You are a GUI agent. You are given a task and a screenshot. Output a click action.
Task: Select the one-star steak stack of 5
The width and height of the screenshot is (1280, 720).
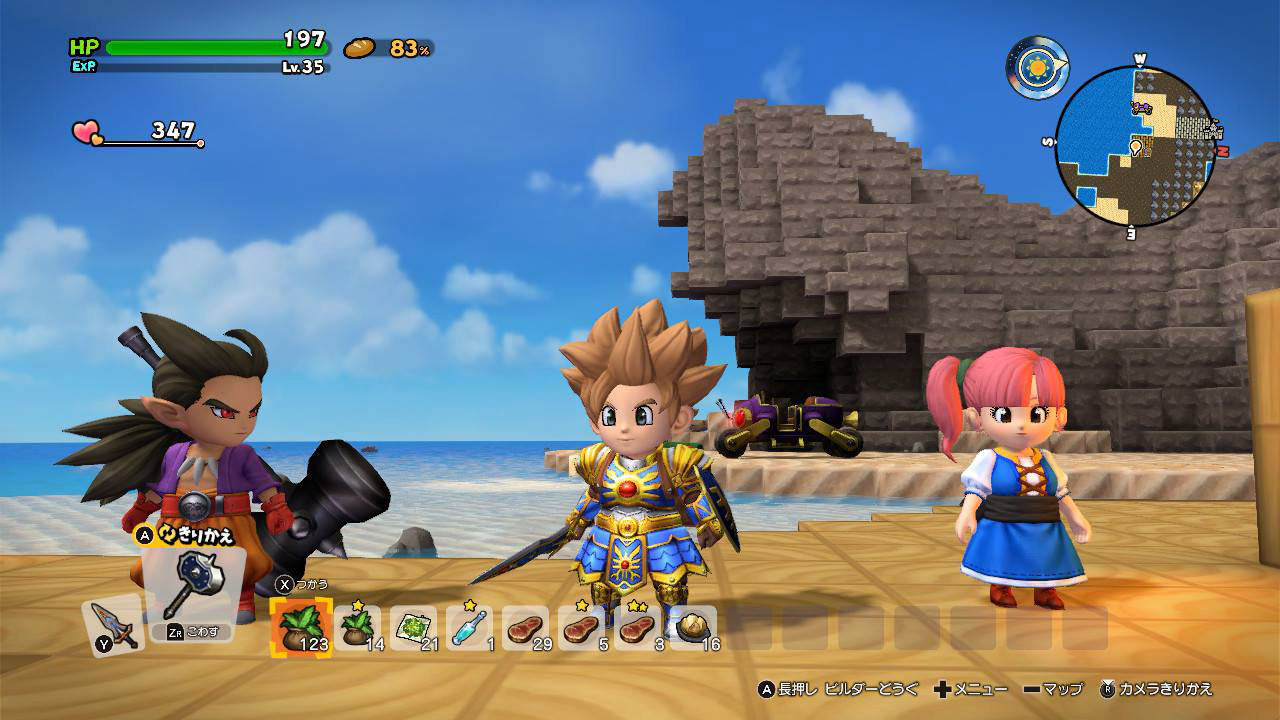(582, 627)
